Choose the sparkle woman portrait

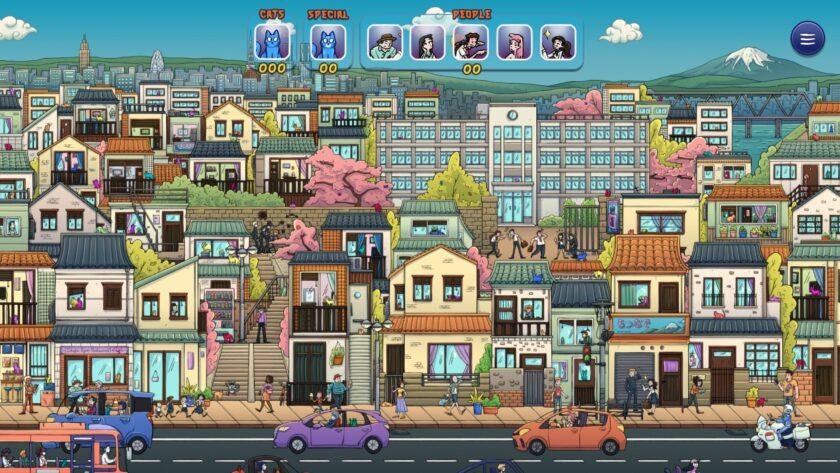click(x=558, y=42)
